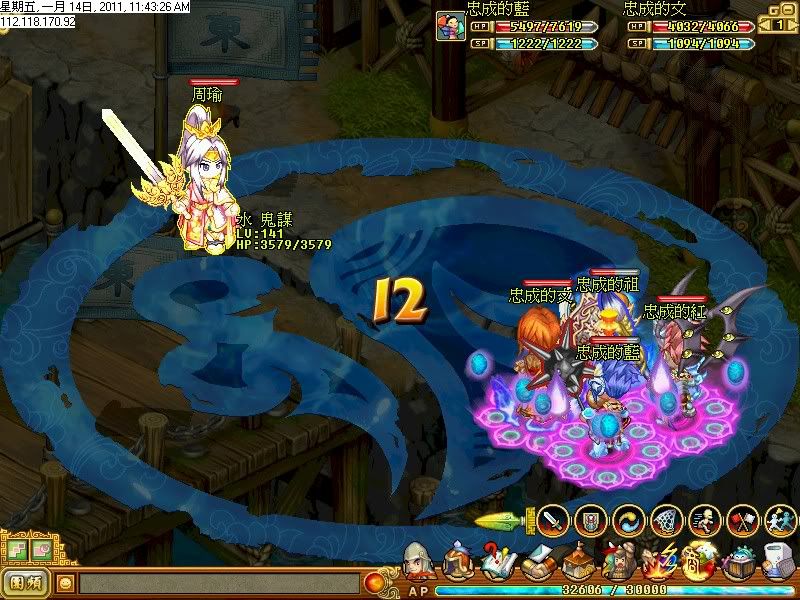
Task: Choose the shield defend command
Action: click(x=591, y=520)
